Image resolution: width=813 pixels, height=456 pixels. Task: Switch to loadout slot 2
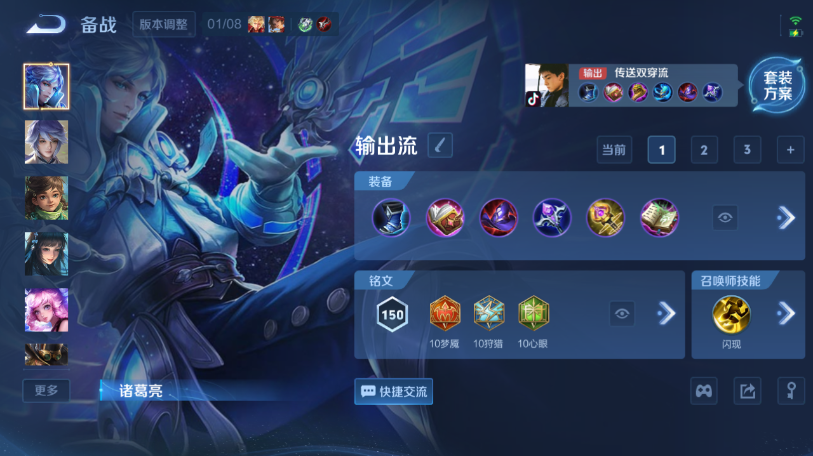tap(704, 150)
